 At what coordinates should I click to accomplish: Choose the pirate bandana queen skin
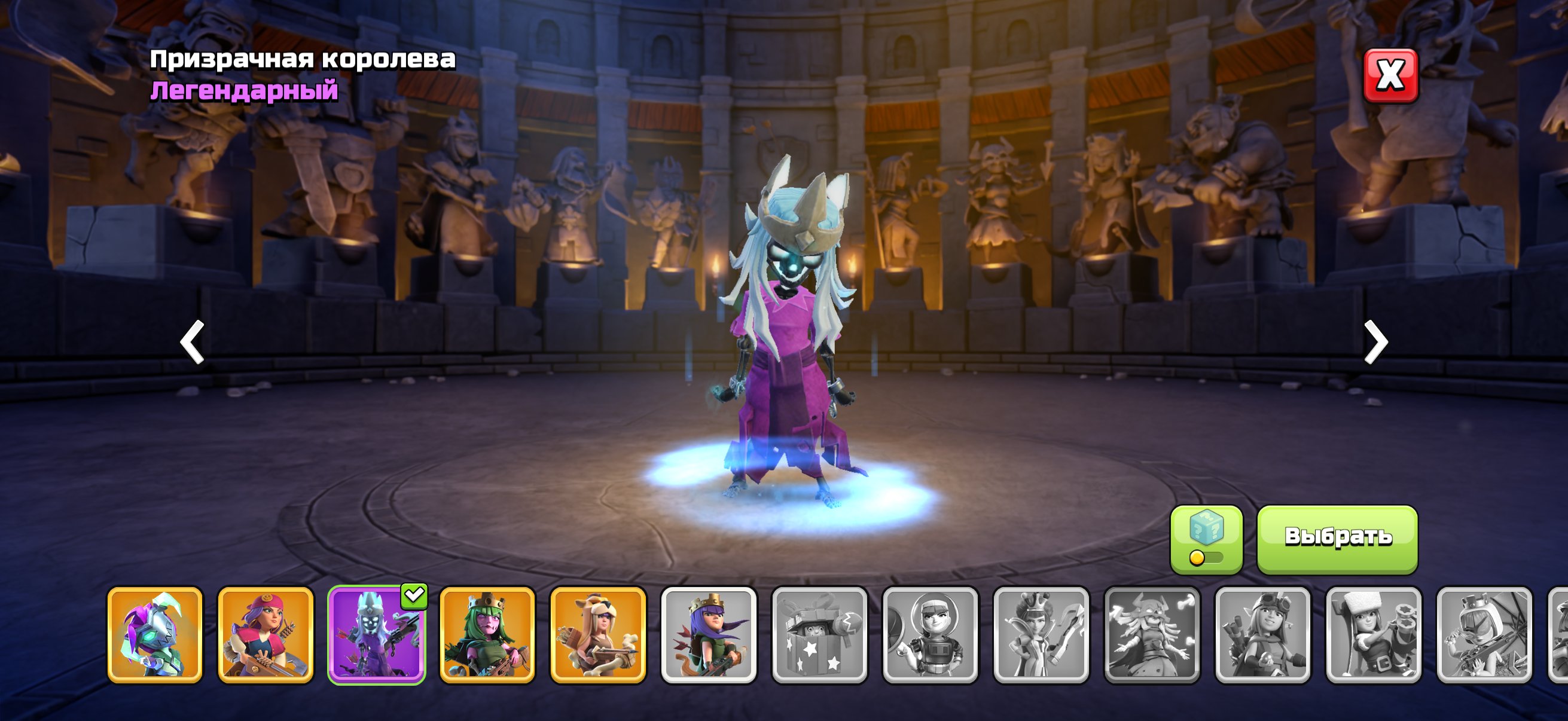(x=266, y=634)
